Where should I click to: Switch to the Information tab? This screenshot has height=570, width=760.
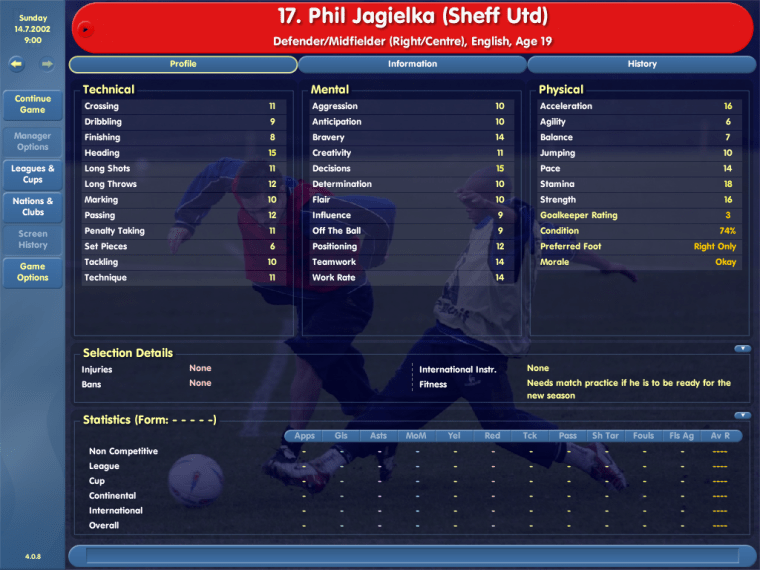(x=412, y=64)
